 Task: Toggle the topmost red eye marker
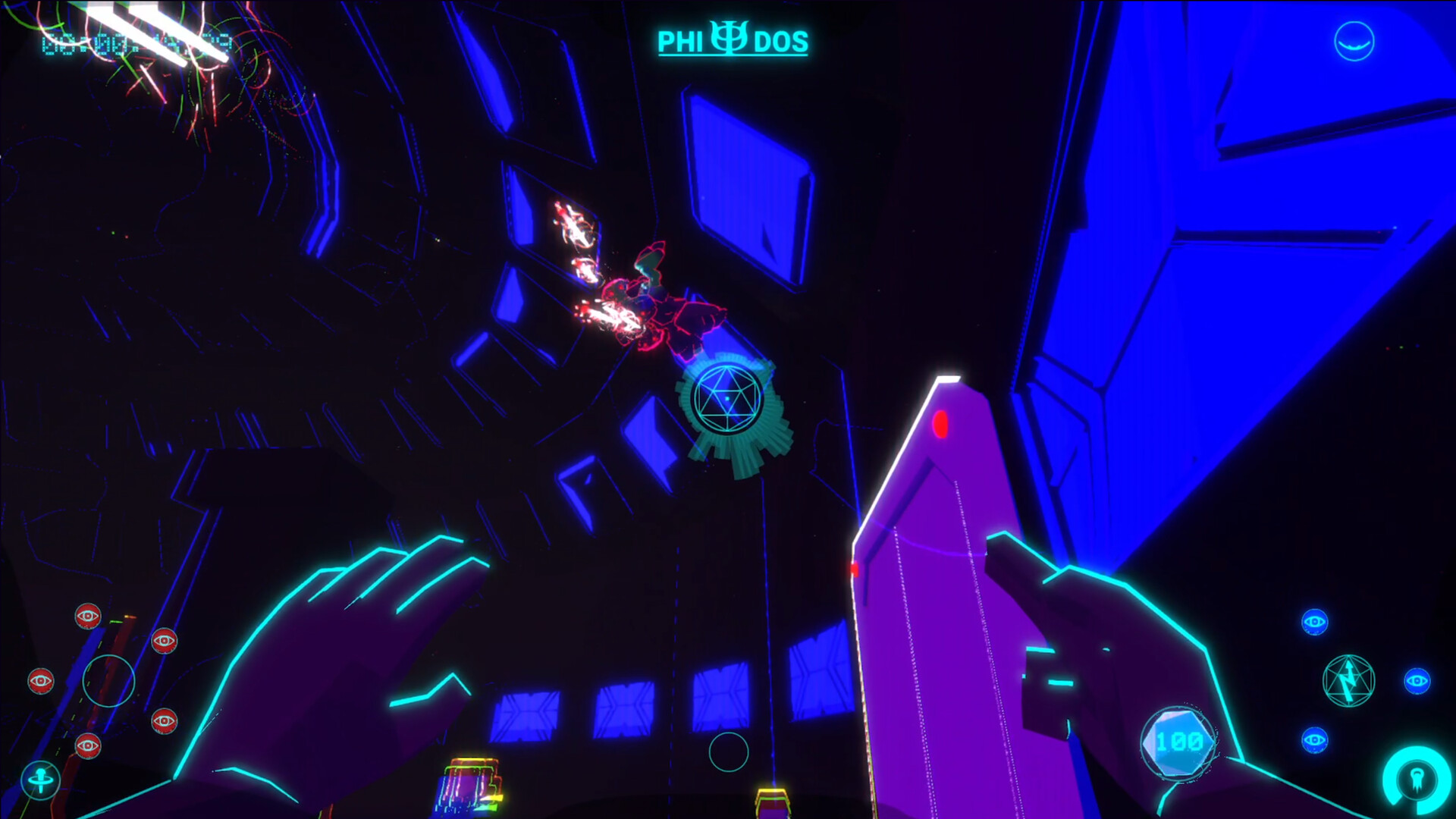(x=87, y=616)
